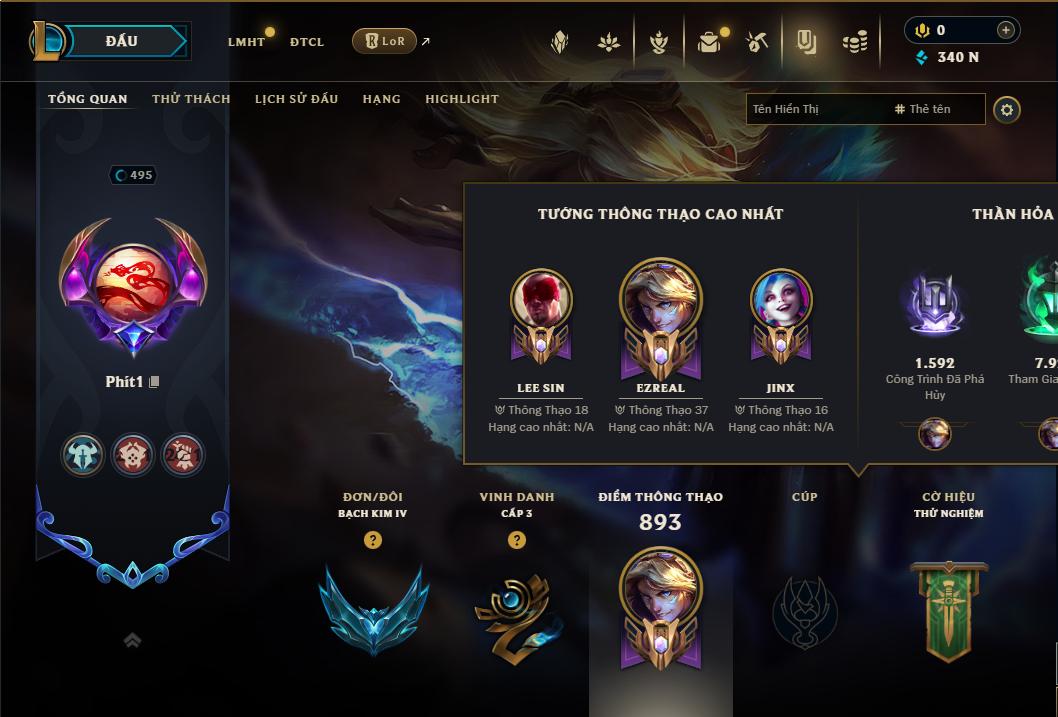Open the loot briefcase icon

tap(709, 42)
